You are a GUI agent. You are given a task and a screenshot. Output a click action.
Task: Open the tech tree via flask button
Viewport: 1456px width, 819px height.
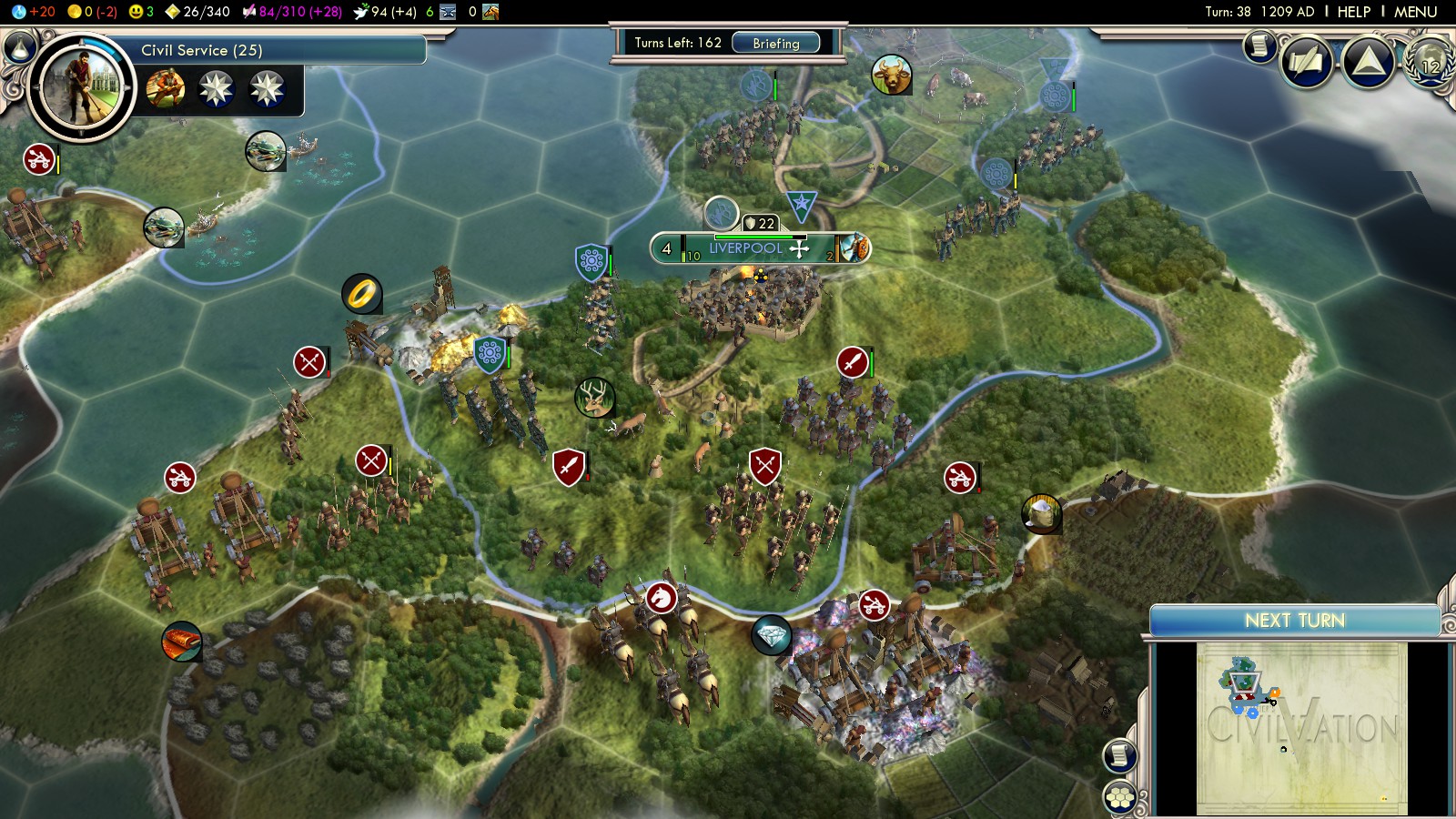[20, 46]
